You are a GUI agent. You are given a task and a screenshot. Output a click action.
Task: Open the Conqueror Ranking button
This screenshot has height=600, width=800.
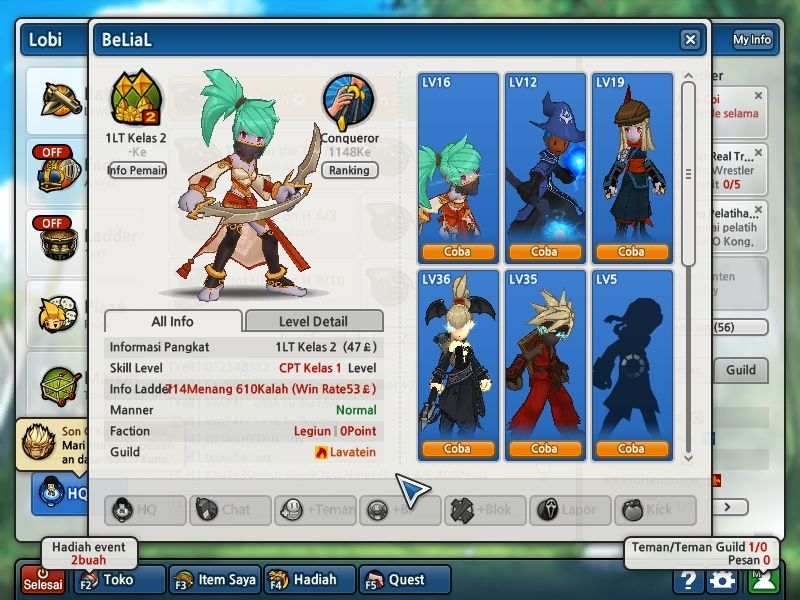[x=349, y=170]
